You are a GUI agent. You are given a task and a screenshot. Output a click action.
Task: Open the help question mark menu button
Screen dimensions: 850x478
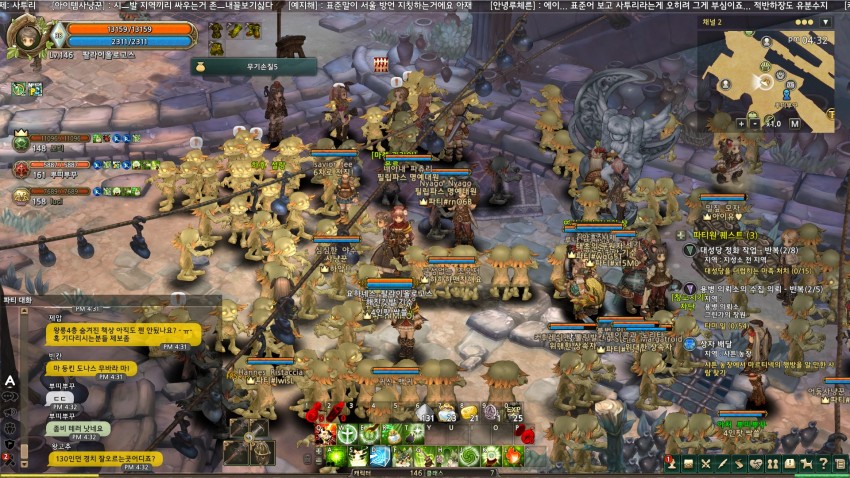821,464
